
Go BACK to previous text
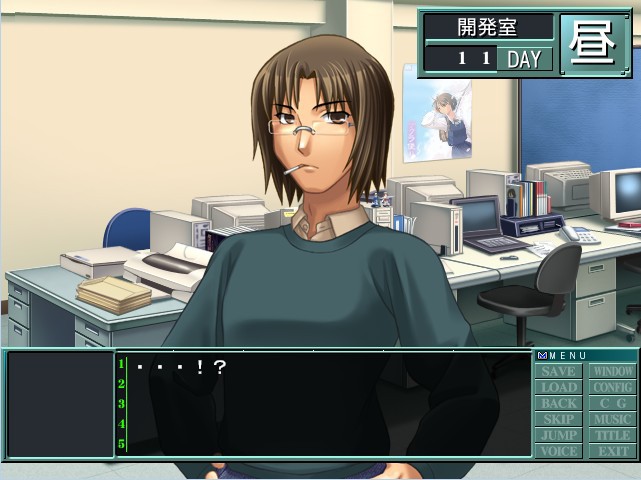[560, 403]
